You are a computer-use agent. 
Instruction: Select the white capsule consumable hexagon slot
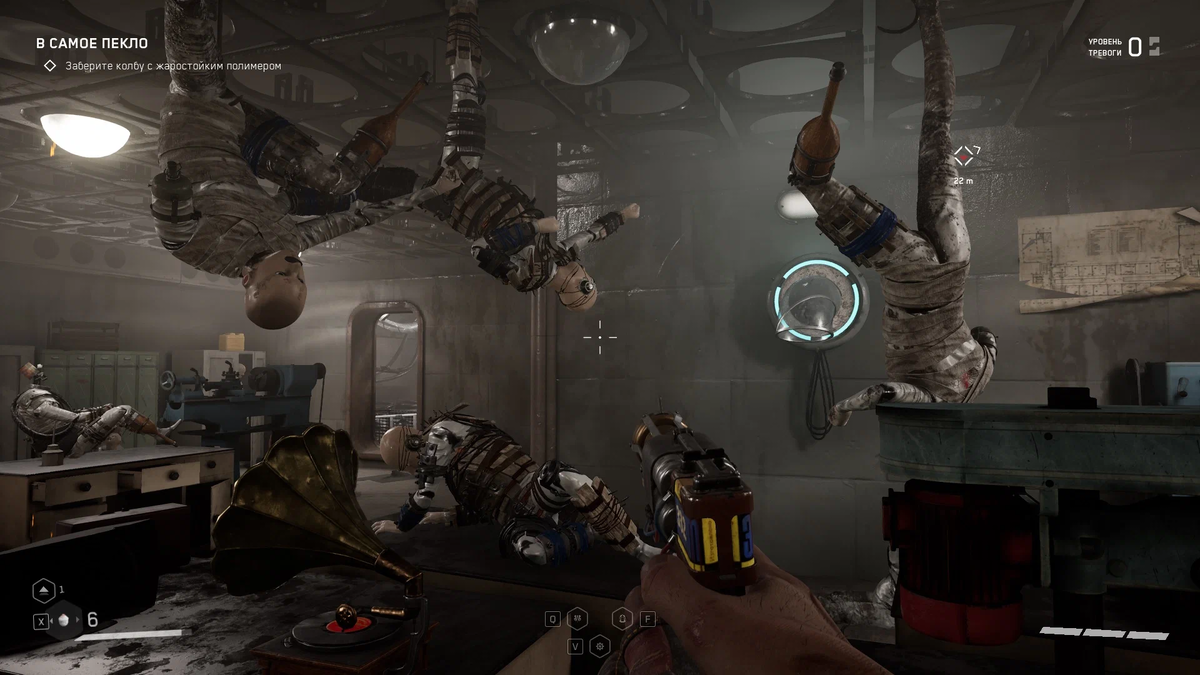tap(64, 620)
